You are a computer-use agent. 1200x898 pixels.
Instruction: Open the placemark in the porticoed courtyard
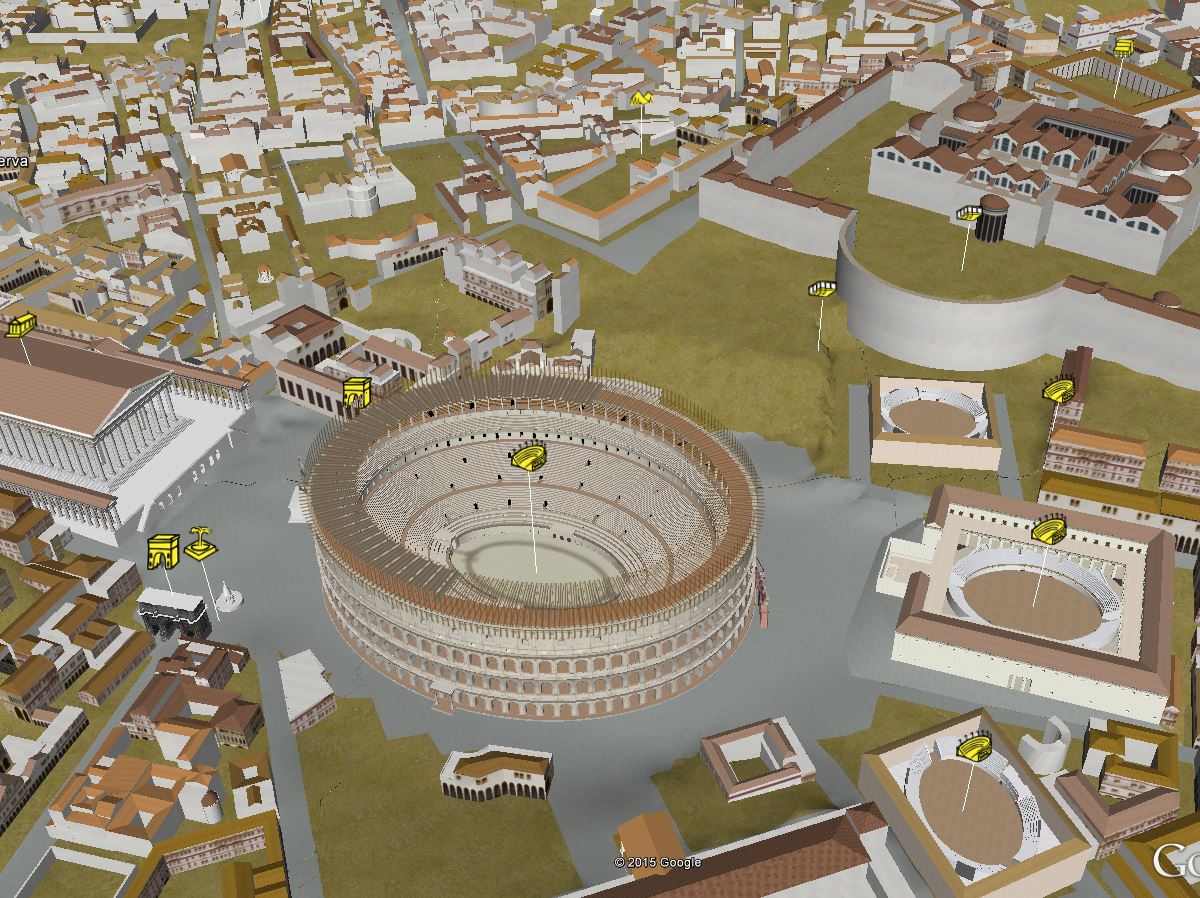[x=1123, y=46]
